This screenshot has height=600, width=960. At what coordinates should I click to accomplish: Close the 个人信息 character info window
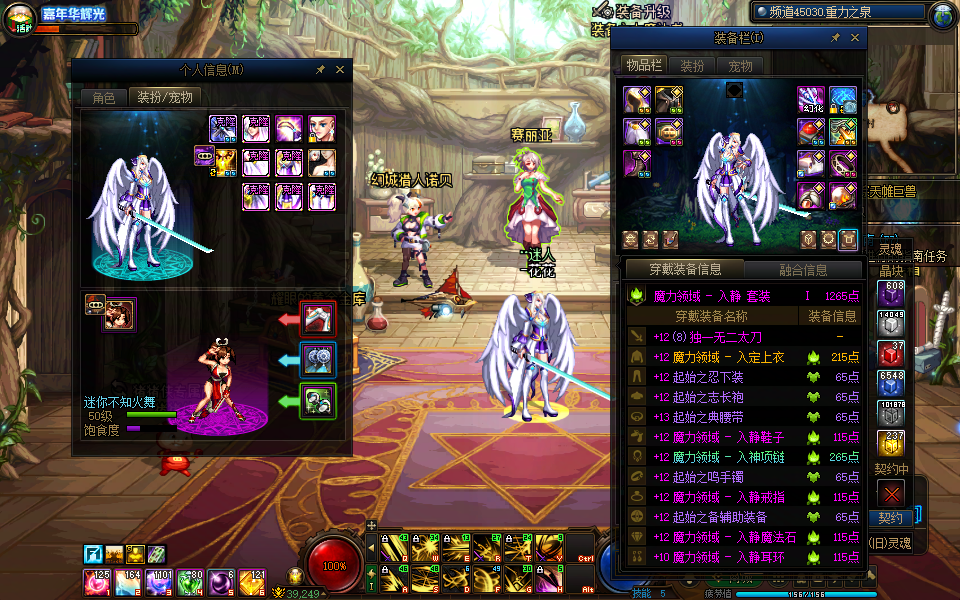(340, 70)
